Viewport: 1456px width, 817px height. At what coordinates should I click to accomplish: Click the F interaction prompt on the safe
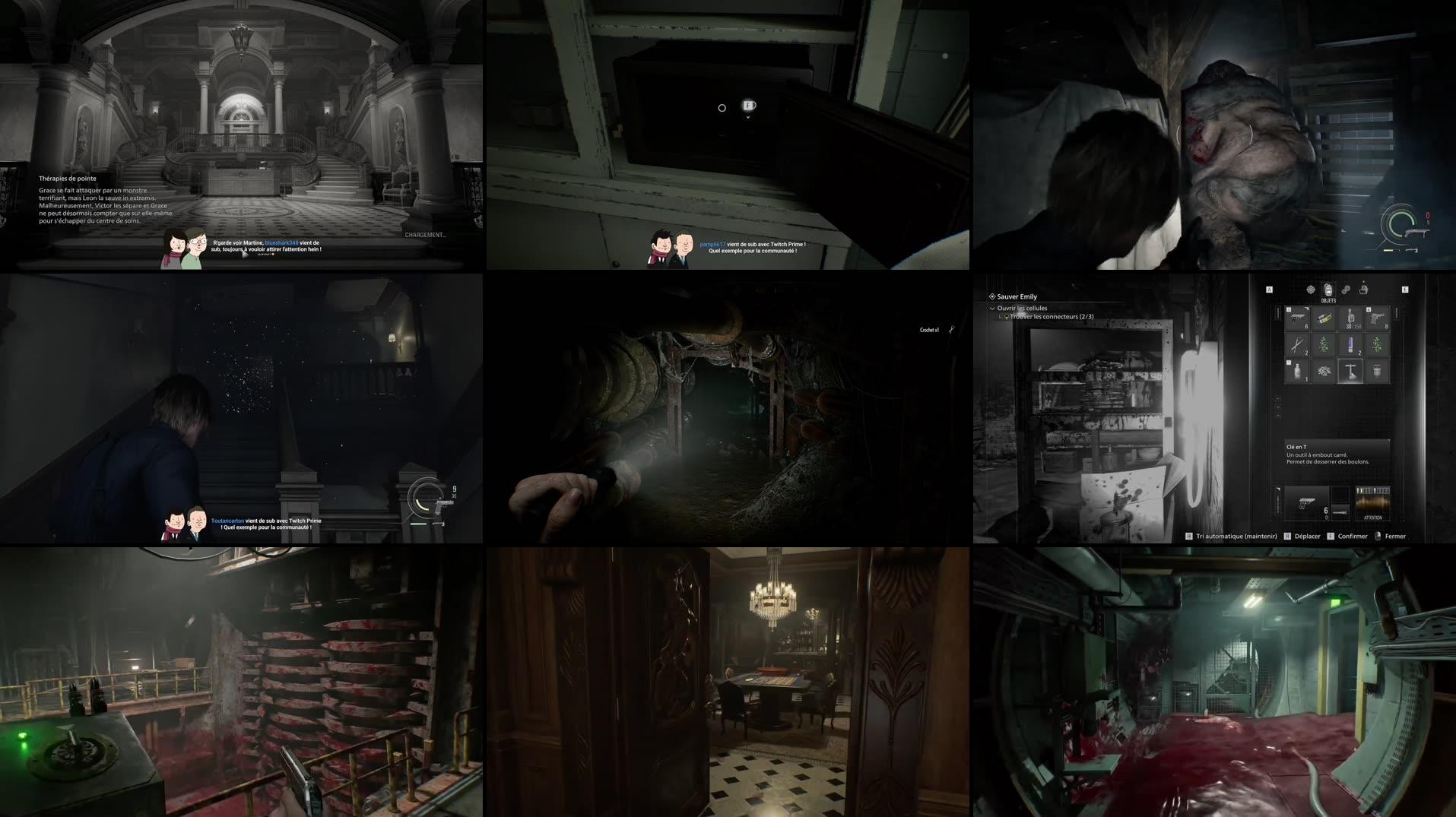click(747, 107)
